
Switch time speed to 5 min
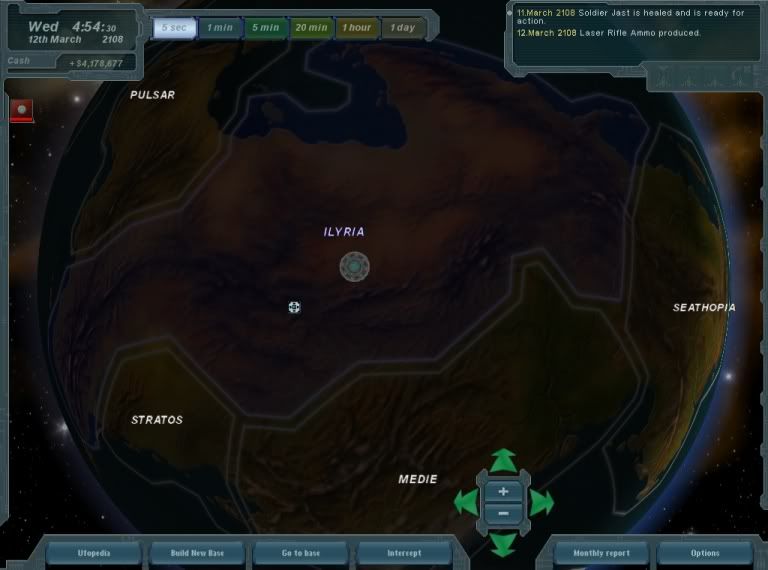265,28
